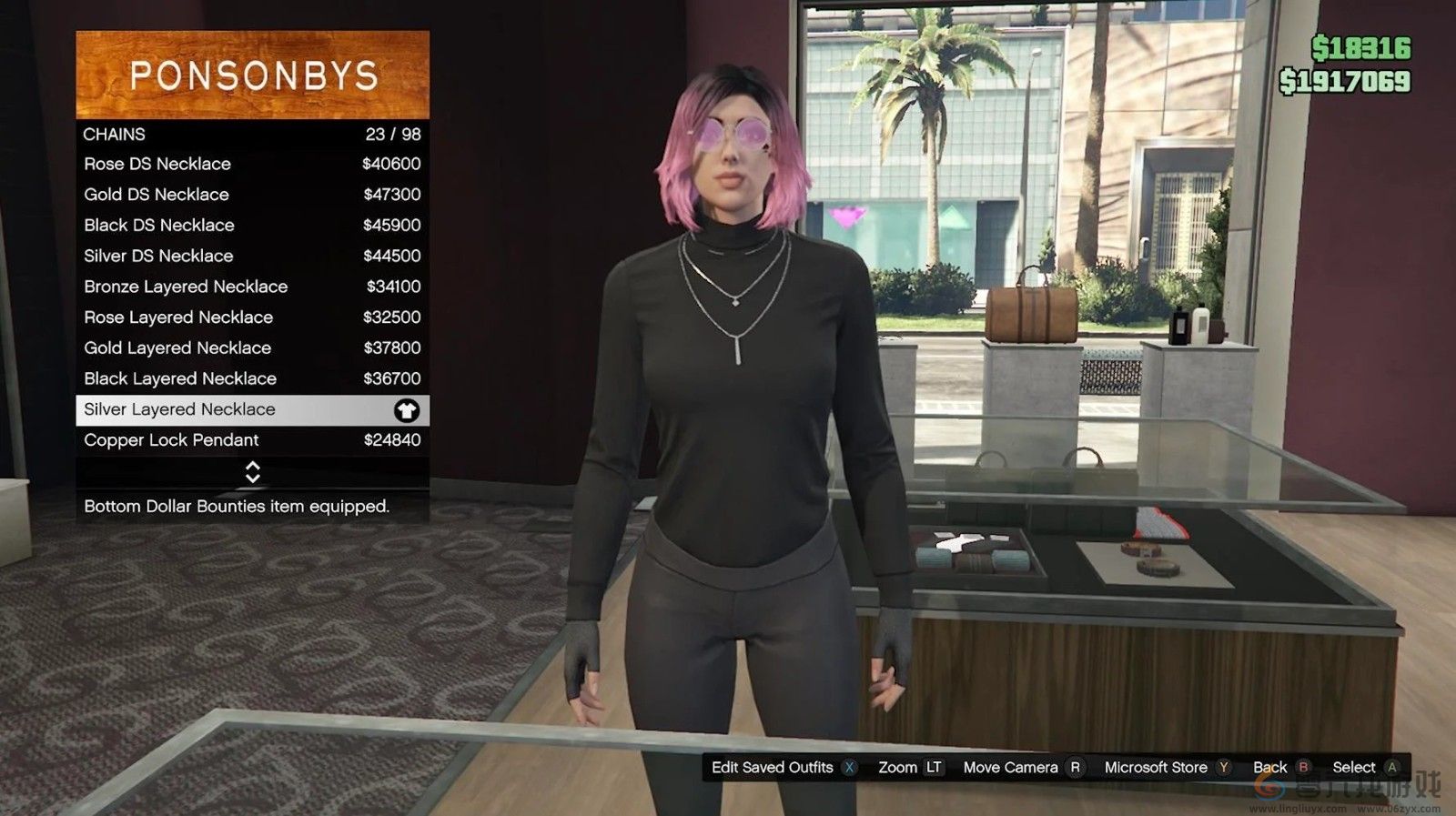Click the B button icon next to Back
The height and width of the screenshot is (816, 1456).
pyautogui.click(x=1303, y=767)
